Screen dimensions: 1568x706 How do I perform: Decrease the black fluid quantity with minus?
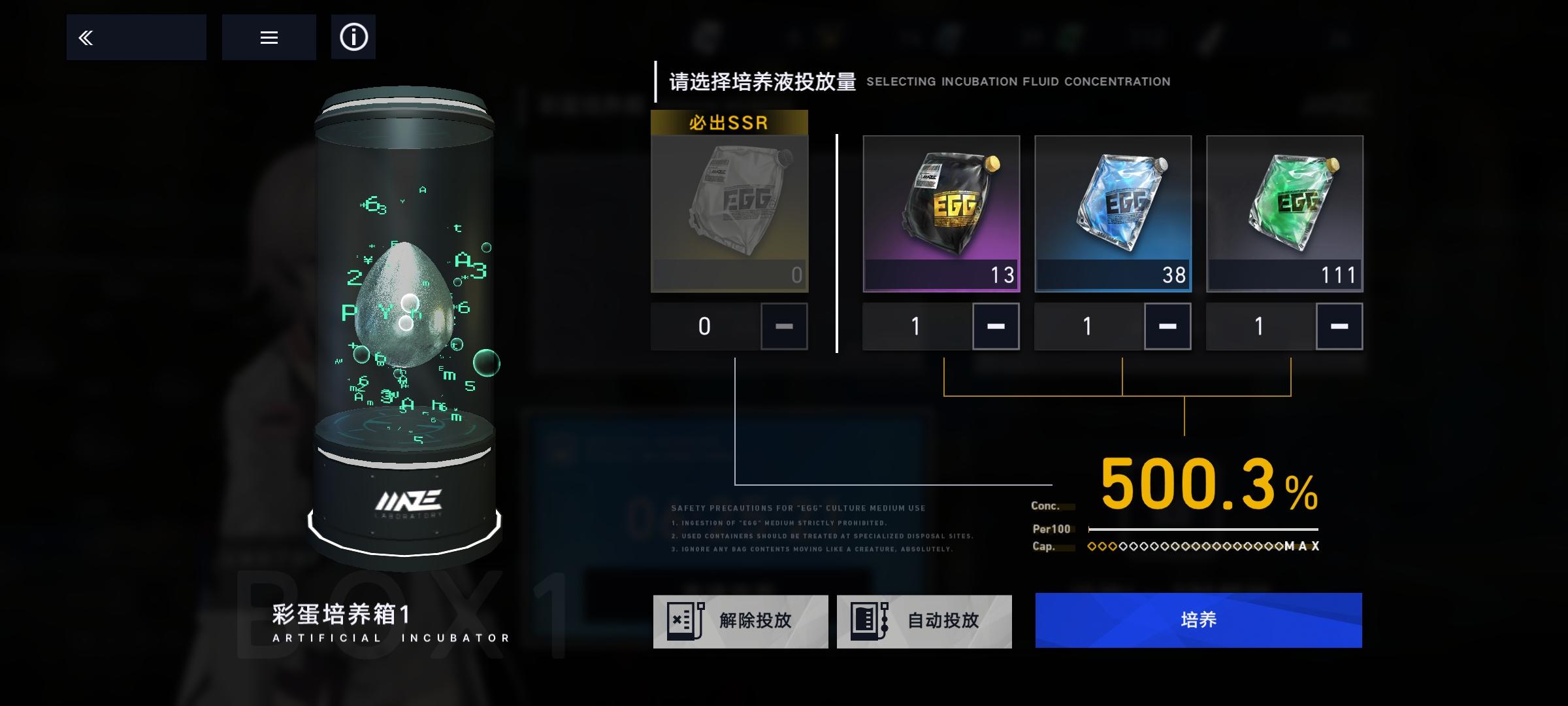click(x=995, y=326)
